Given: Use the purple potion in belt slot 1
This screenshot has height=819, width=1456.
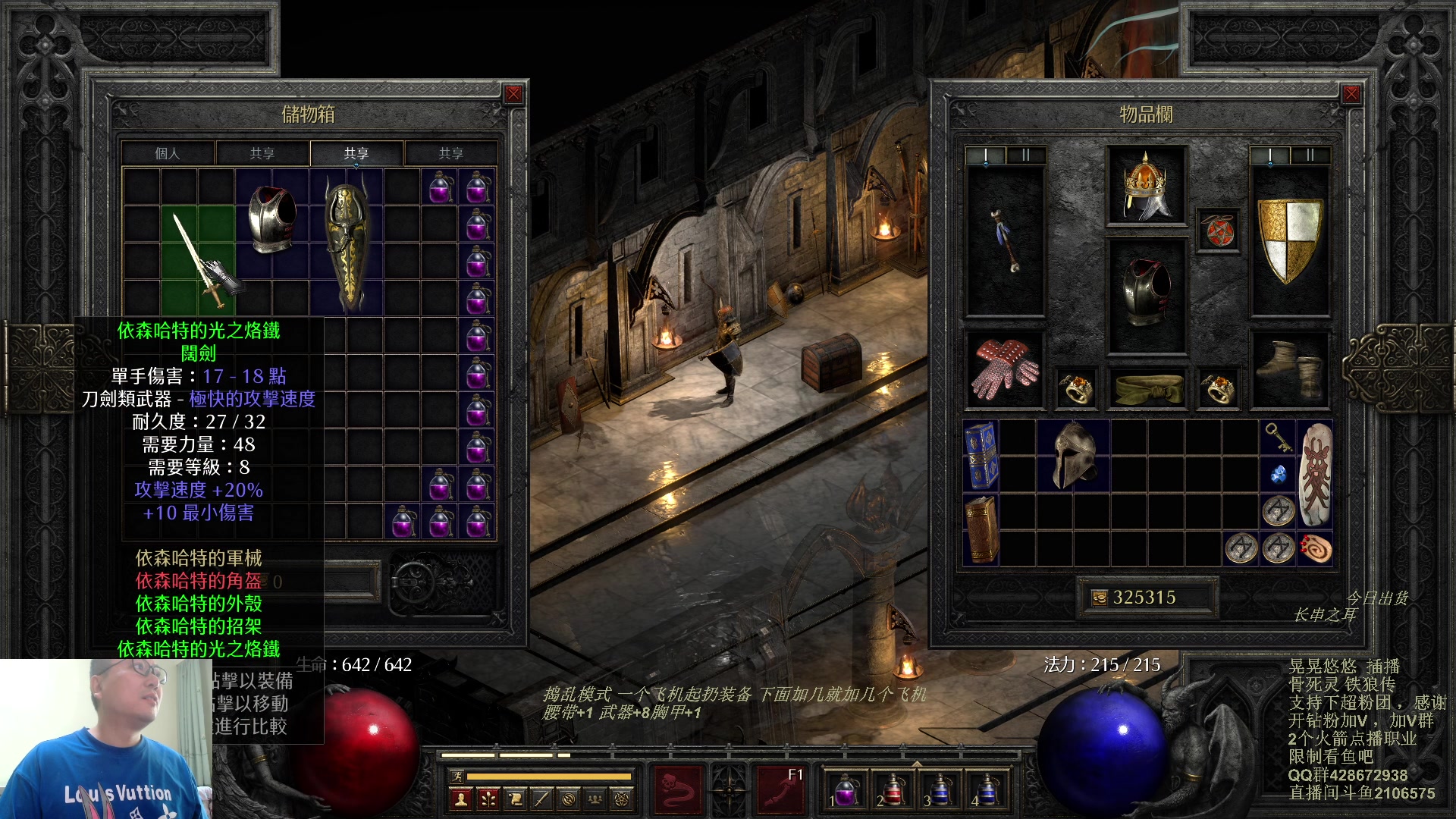Looking at the screenshot, I should [x=844, y=790].
